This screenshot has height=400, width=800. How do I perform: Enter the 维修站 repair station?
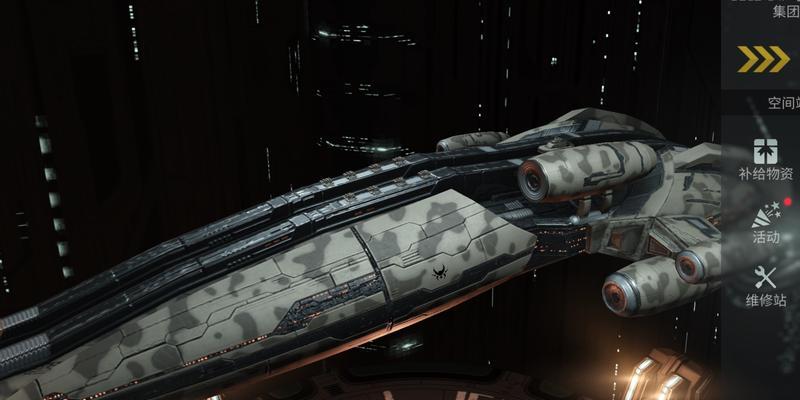[765, 285]
